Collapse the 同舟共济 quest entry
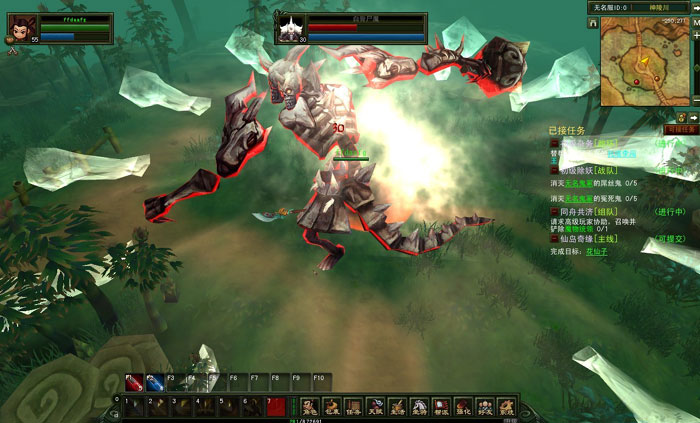Viewport: 700px width, 423px height. 553,211
